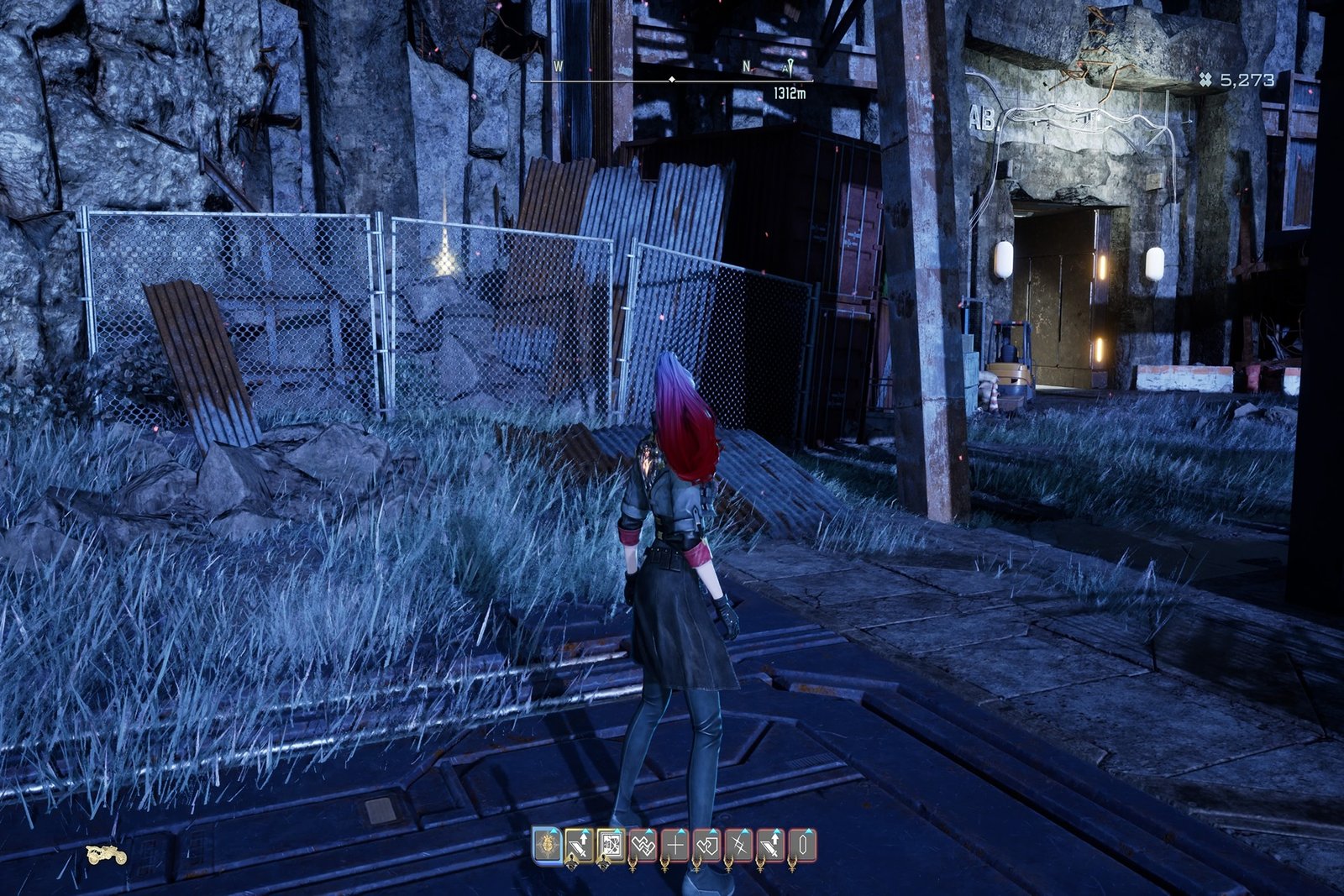This screenshot has width=1344, height=896.
Task: Activate the zigzag chain skill icon
Action: 643,845
